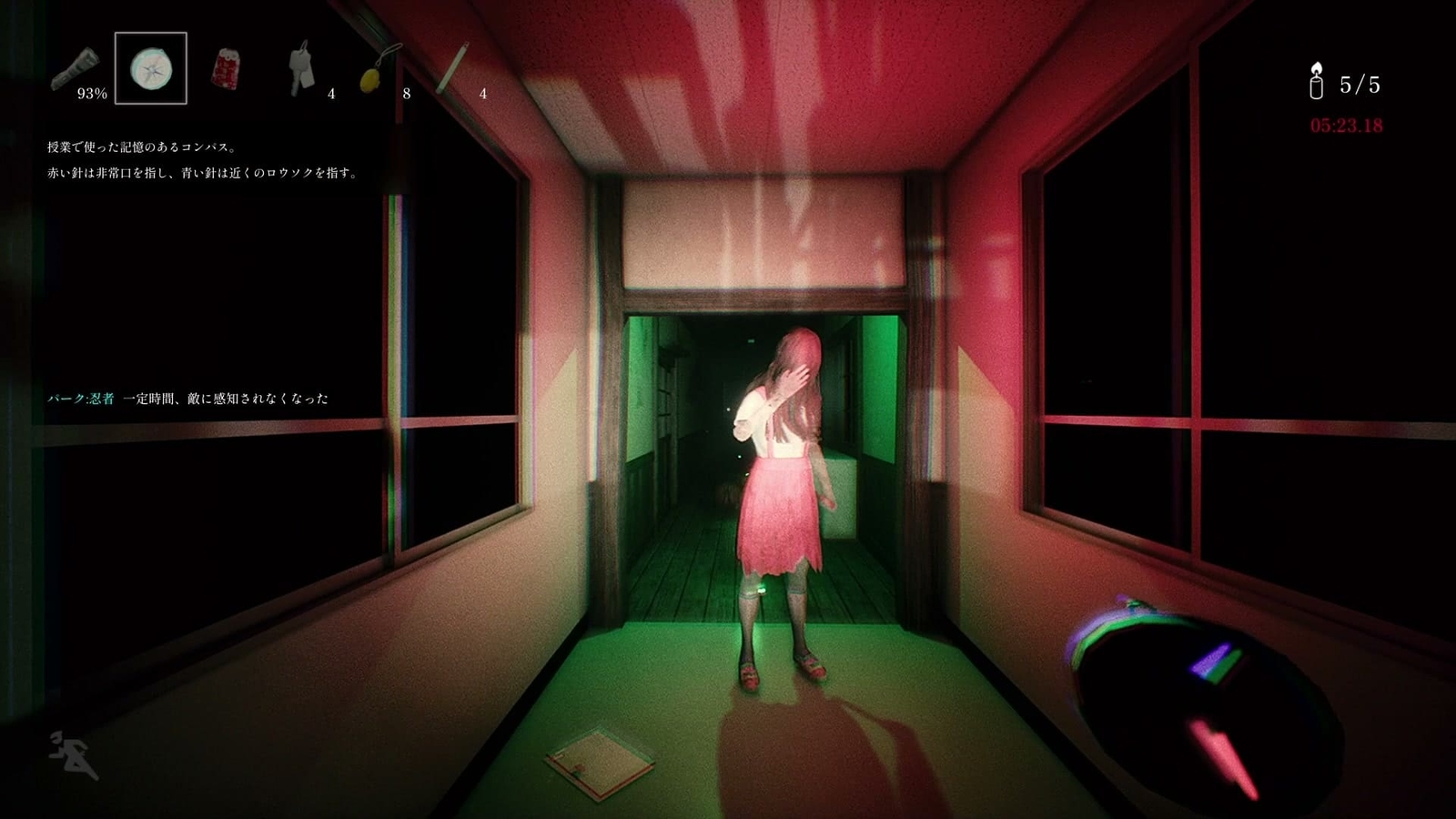The height and width of the screenshot is (819, 1456).
Task: Click the flashlight 93% battery indicator
Action: click(x=91, y=92)
